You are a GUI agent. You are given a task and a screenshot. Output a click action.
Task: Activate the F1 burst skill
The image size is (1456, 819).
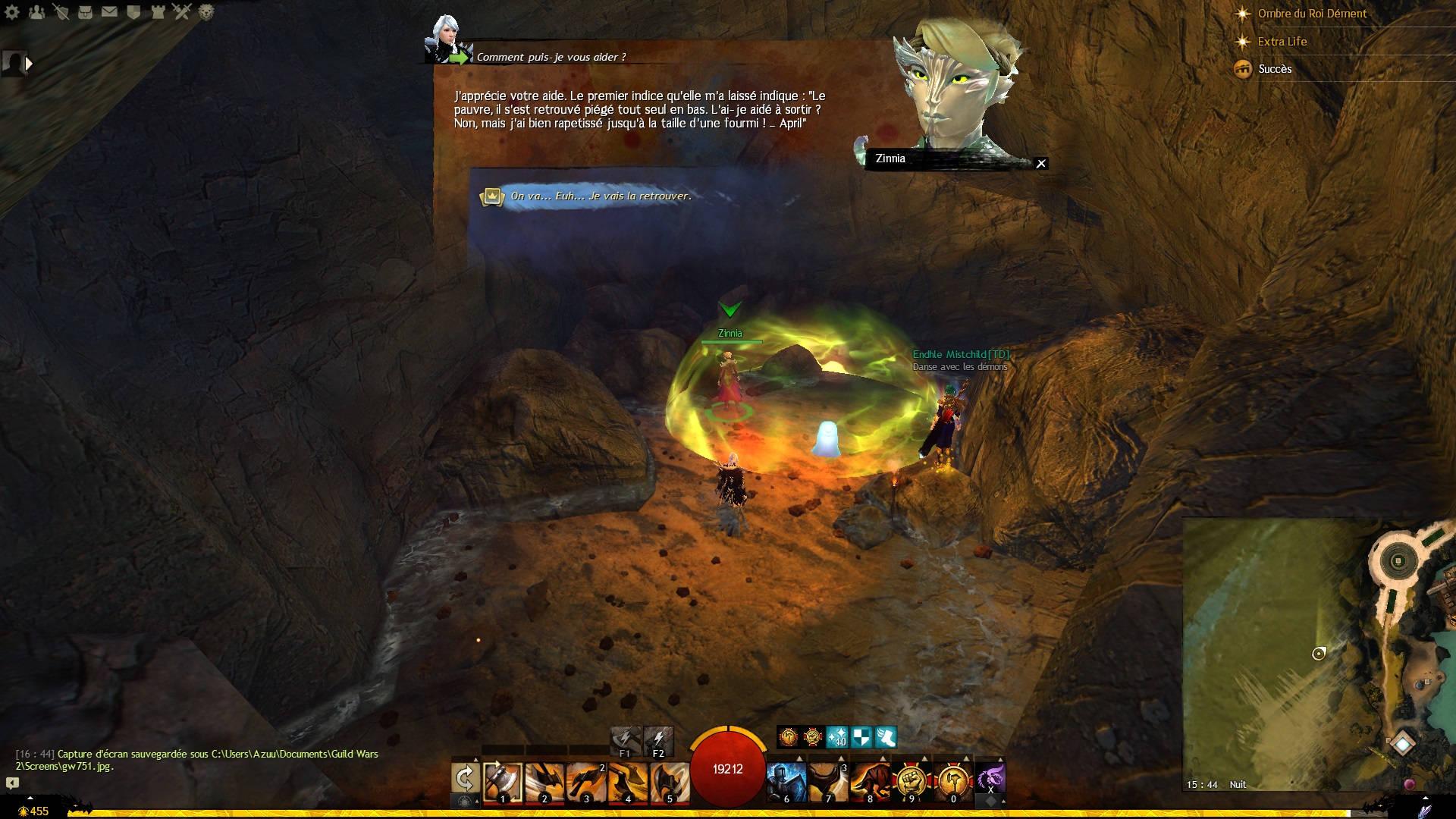pos(625,739)
